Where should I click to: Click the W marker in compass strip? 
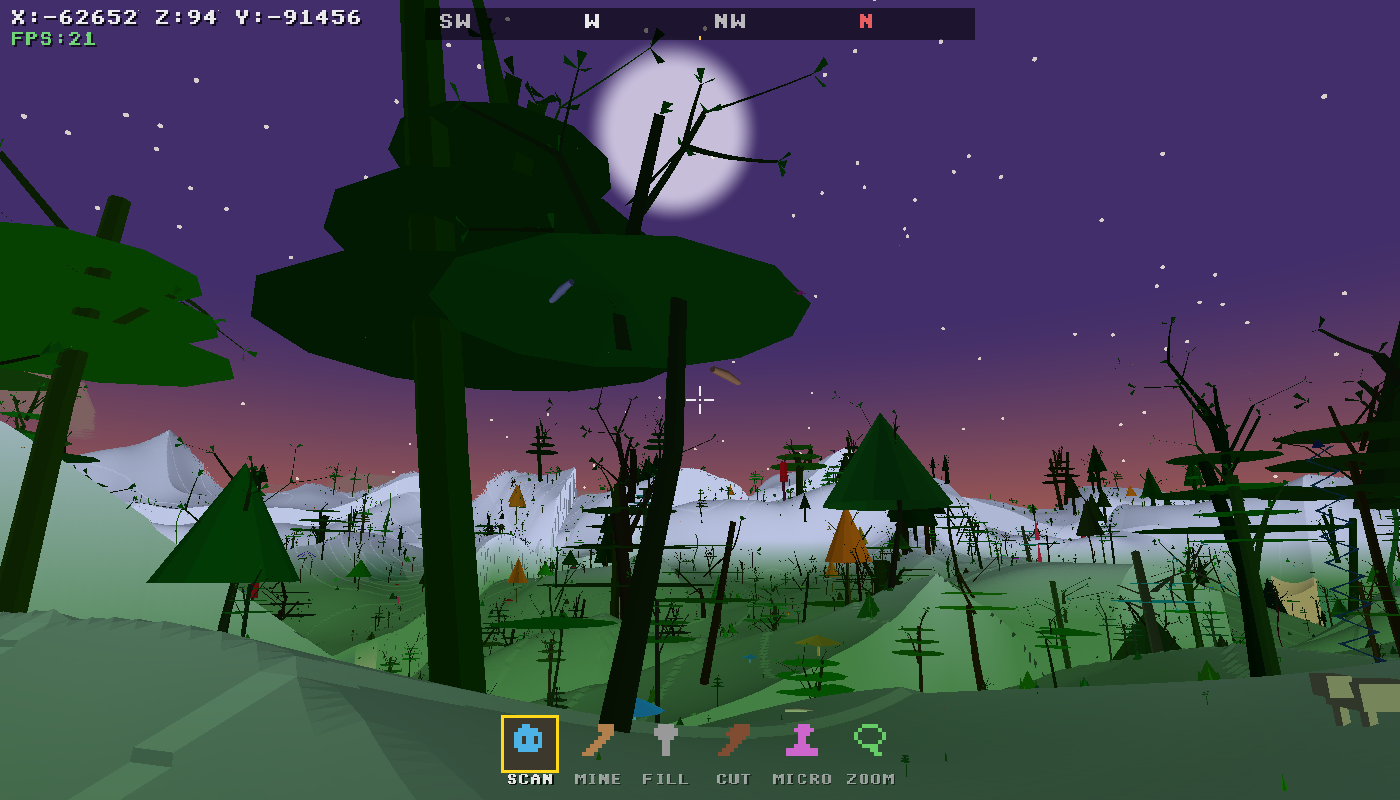591,23
